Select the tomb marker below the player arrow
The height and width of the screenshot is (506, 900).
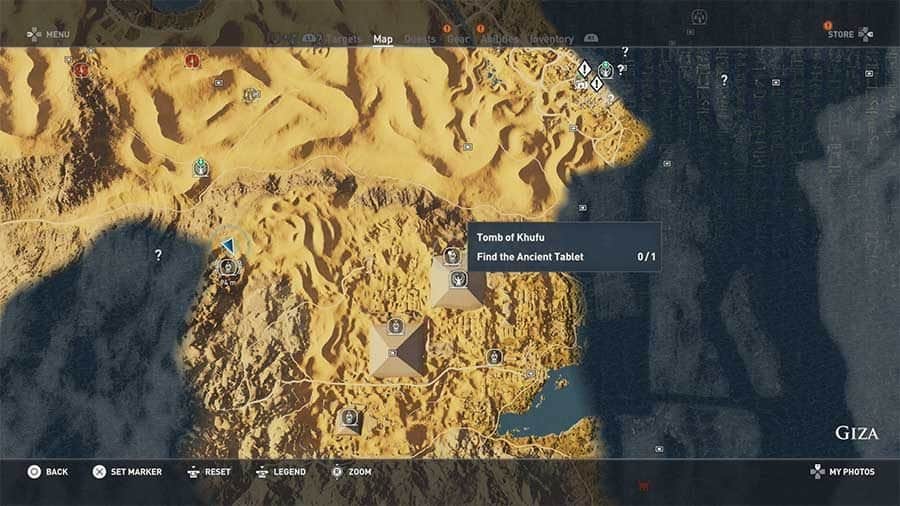point(227,268)
